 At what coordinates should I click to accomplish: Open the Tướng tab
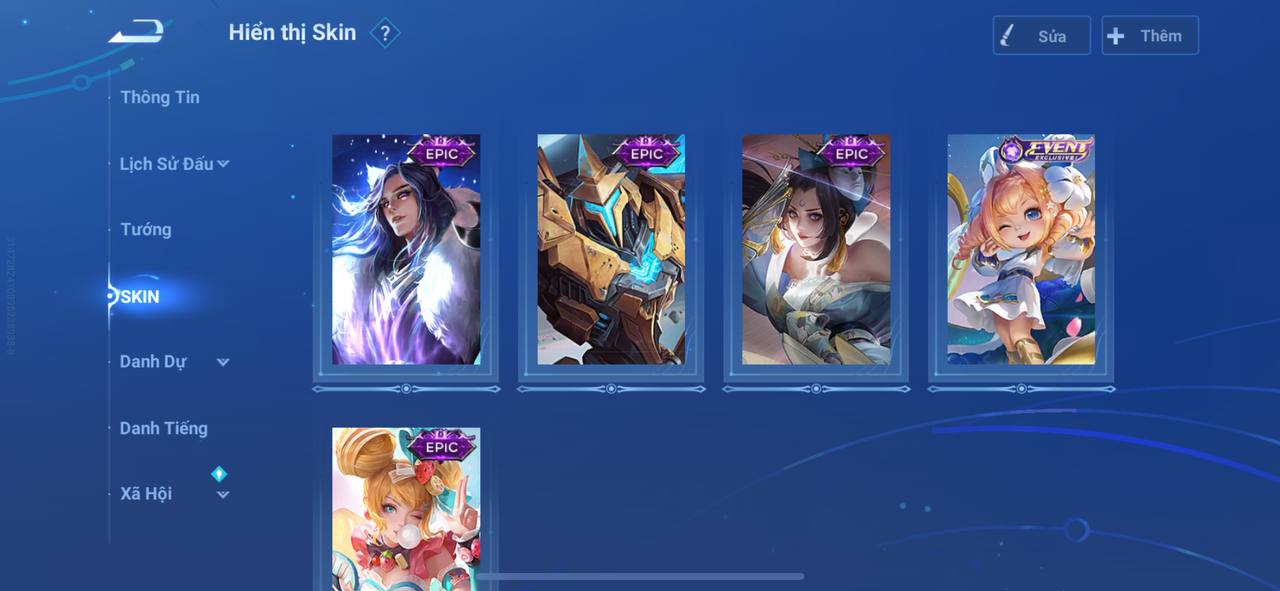(x=146, y=230)
